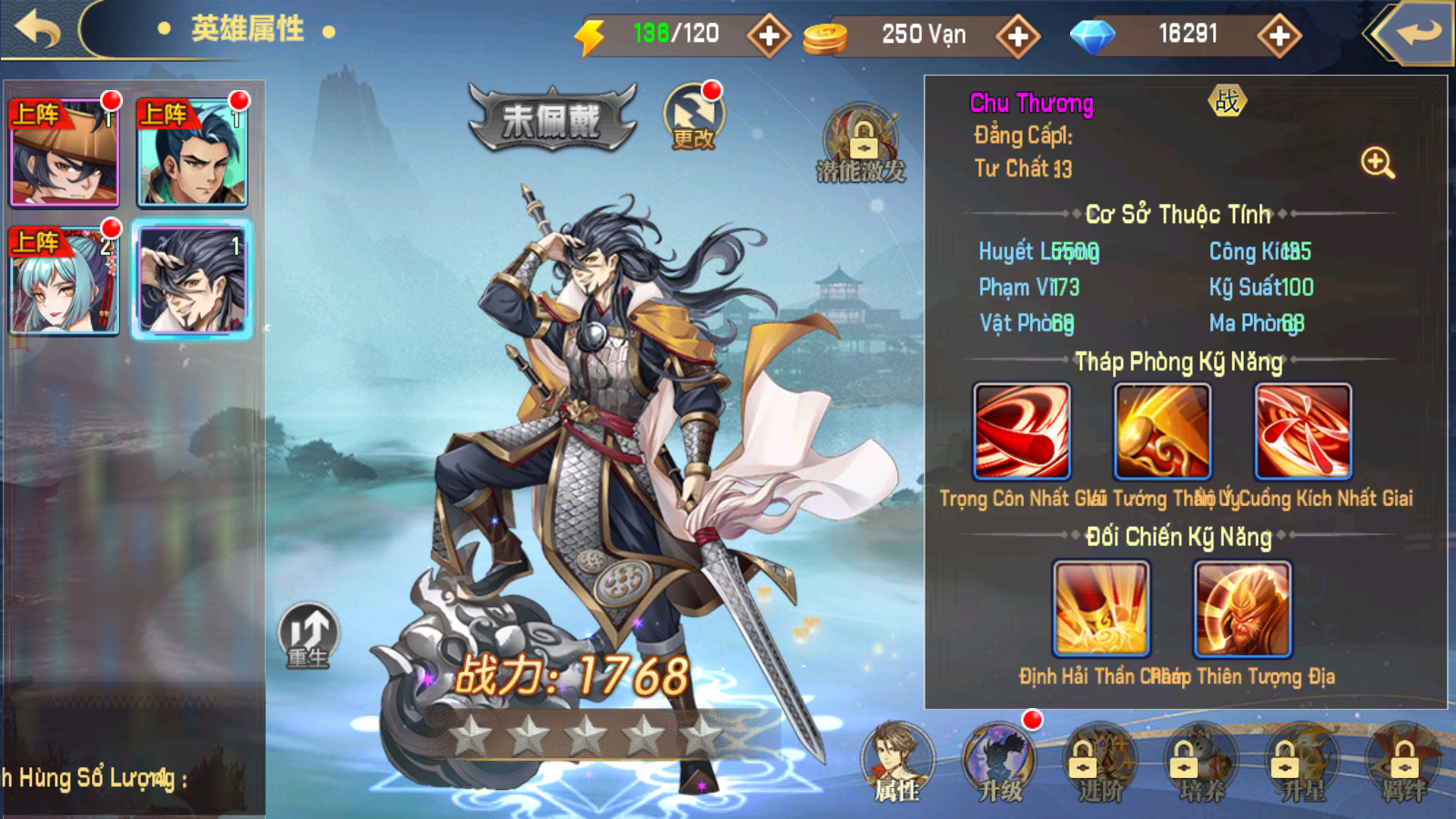Click the magnifying glass detail icon
1456x819 pixels.
[x=1377, y=163]
